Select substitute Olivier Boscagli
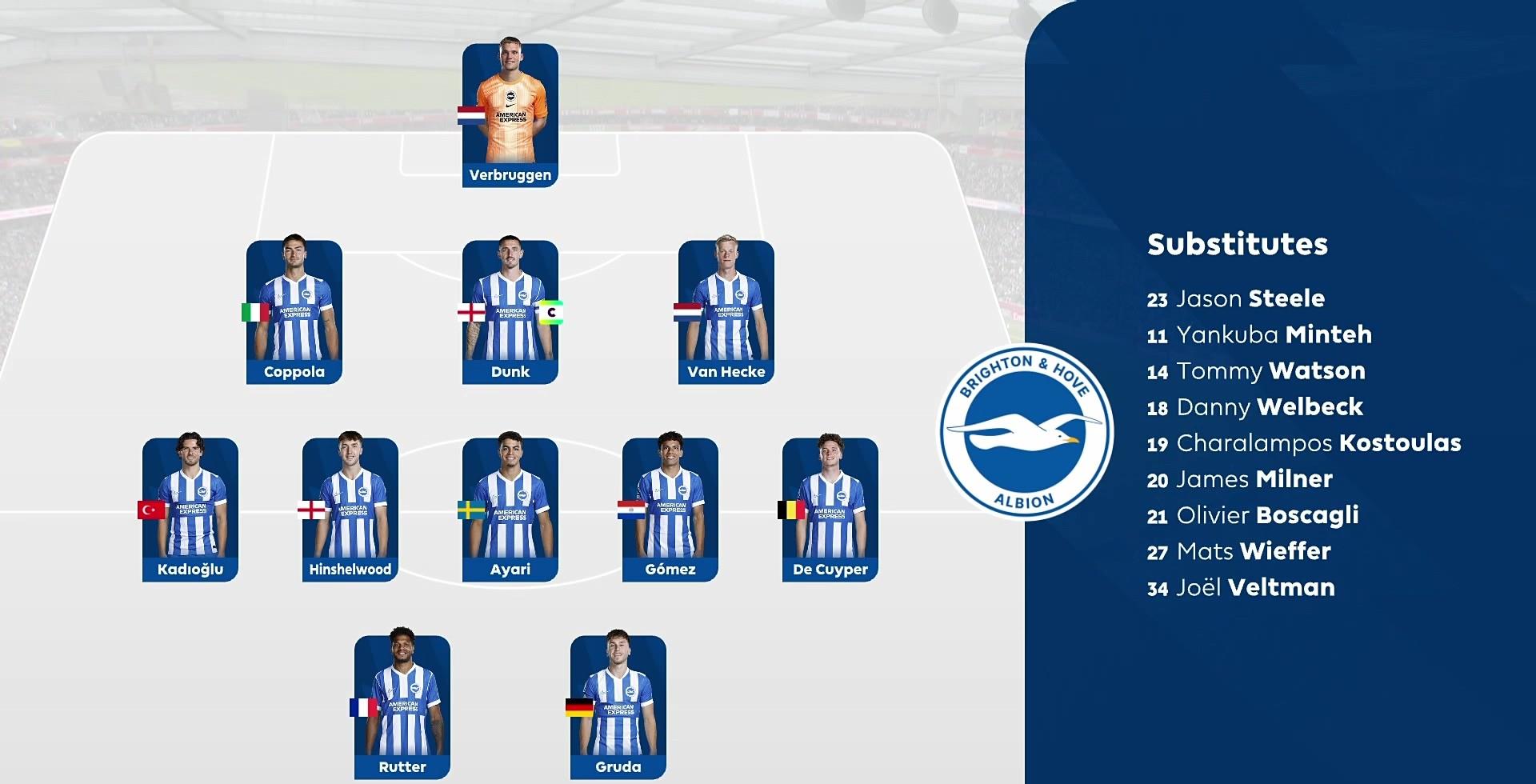The image size is (1536, 784). click(x=1253, y=515)
